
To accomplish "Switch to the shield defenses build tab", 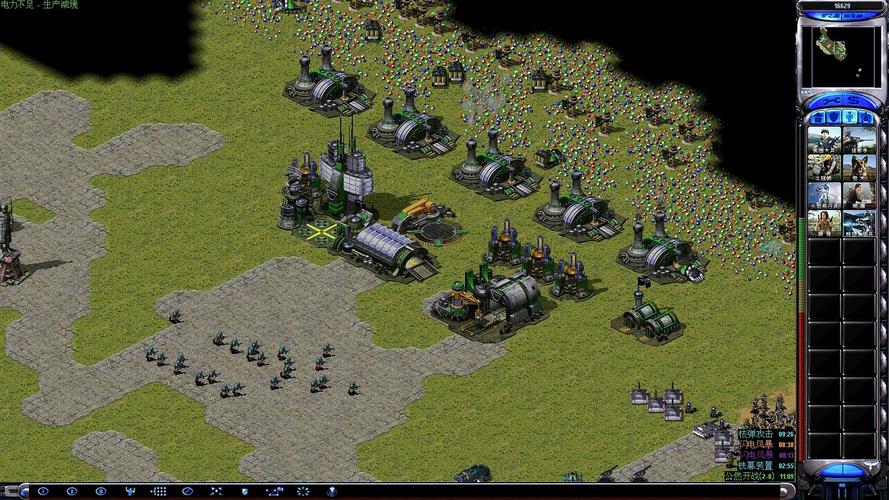I will (833, 118).
